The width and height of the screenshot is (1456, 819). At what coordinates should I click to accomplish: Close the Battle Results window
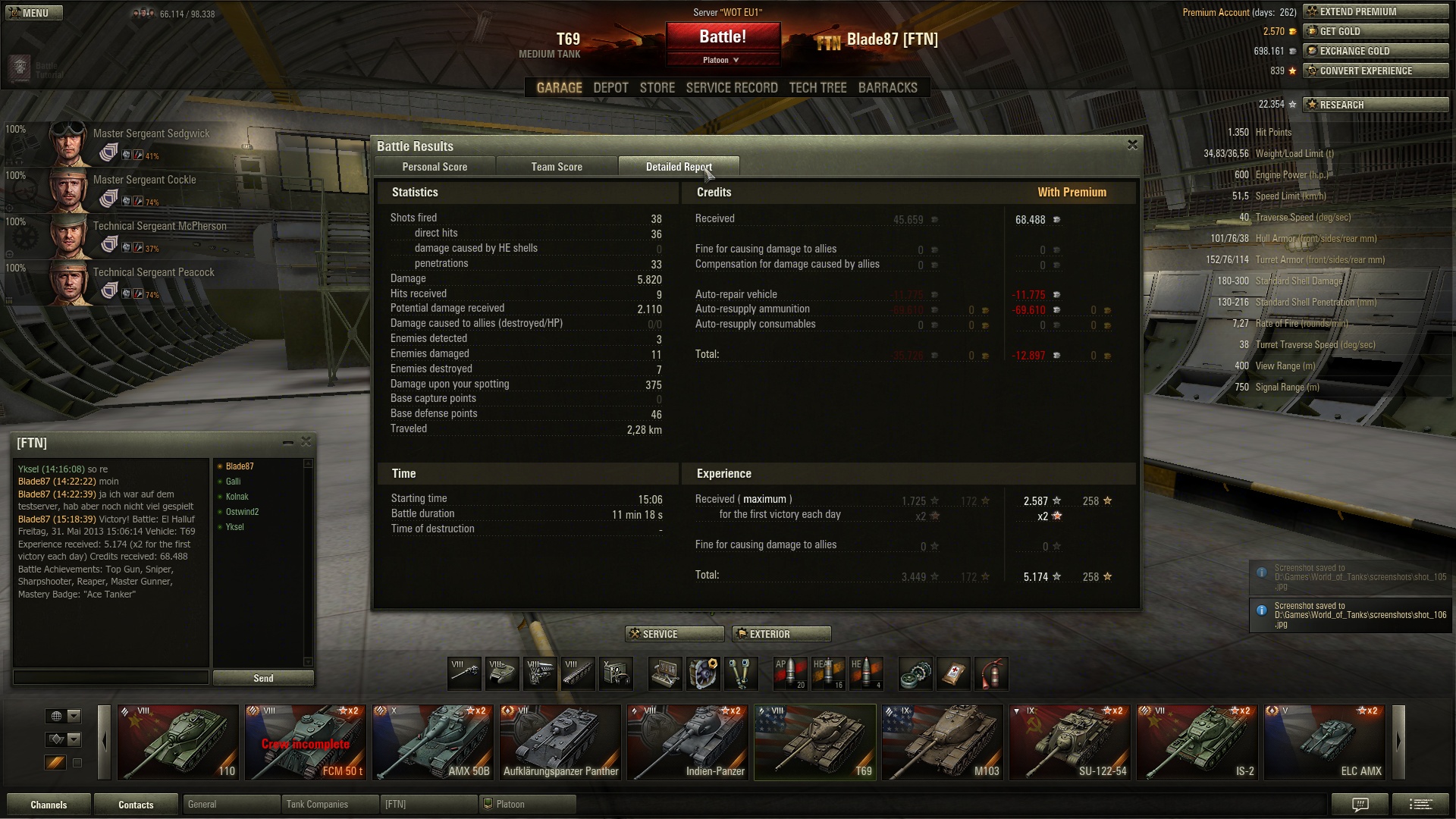(x=1132, y=145)
